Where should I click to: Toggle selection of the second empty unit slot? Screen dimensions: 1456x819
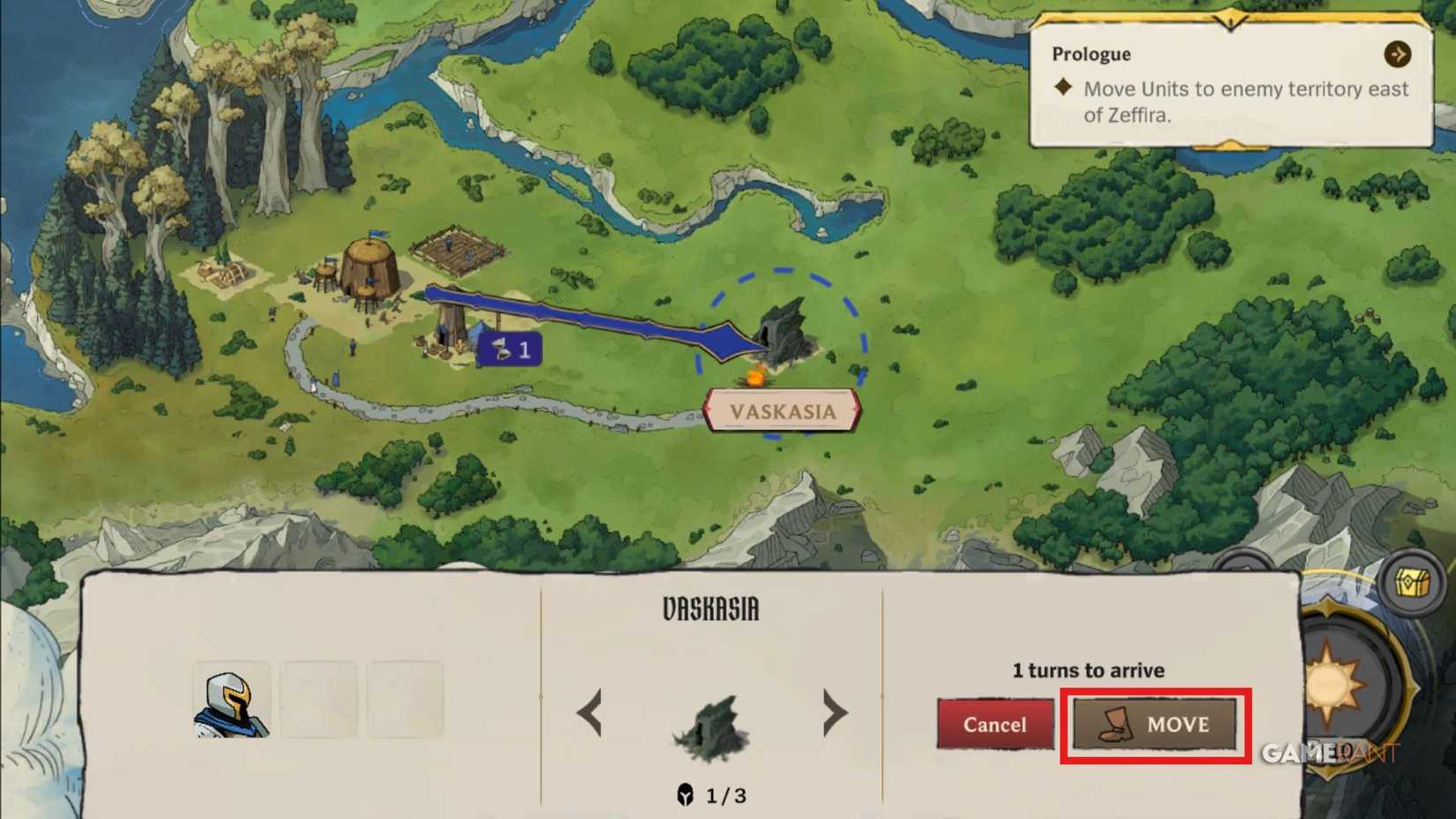click(404, 698)
